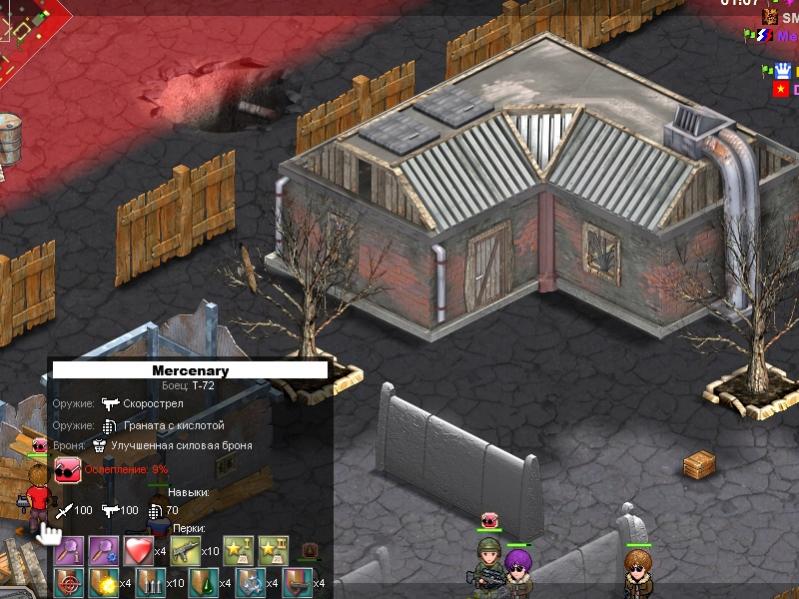Screen dimensions: 799x599
Task: Click the crosshair target perk icon
Action: click(68, 582)
